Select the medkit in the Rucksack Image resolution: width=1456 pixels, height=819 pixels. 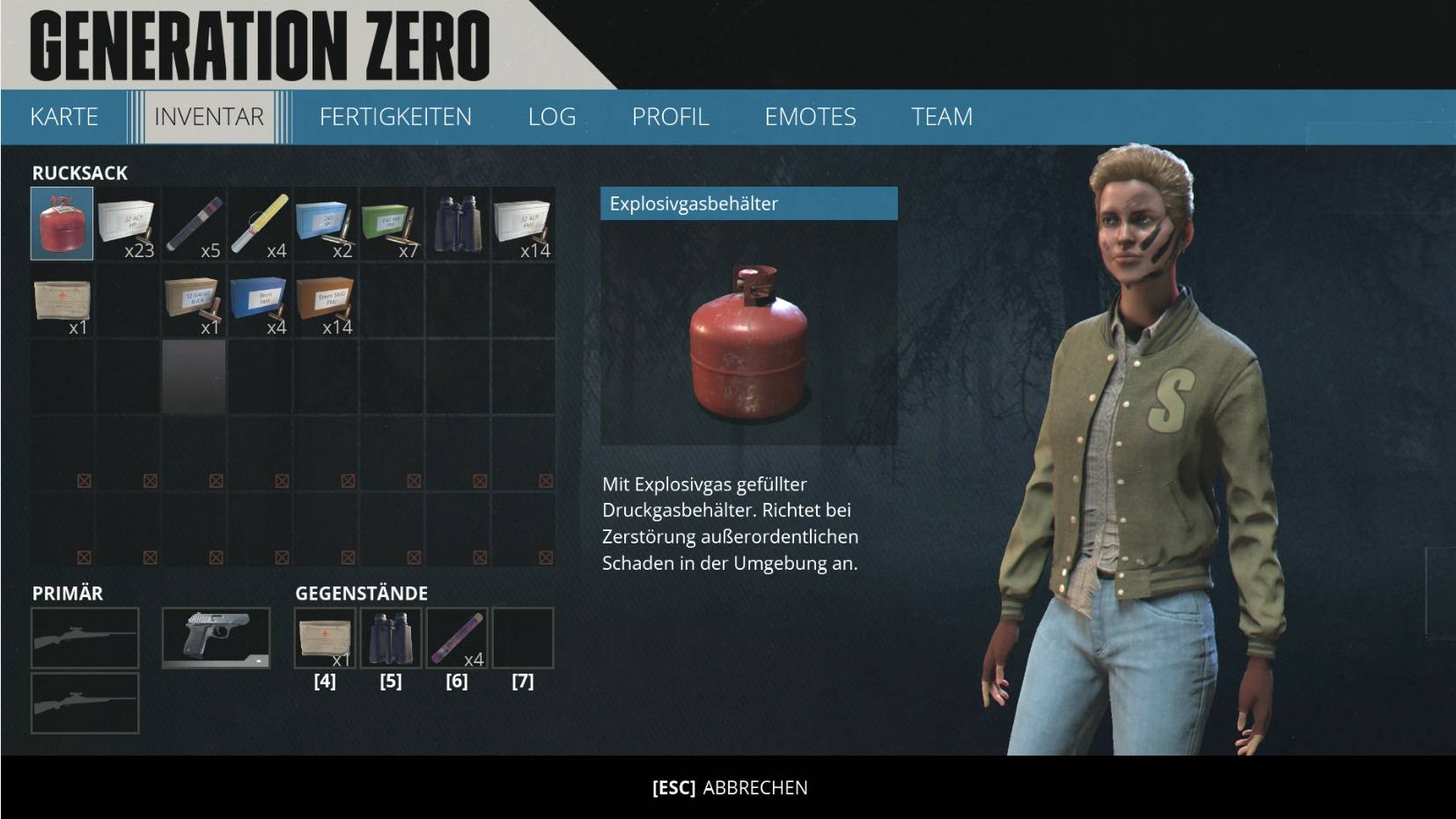click(62, 304)
